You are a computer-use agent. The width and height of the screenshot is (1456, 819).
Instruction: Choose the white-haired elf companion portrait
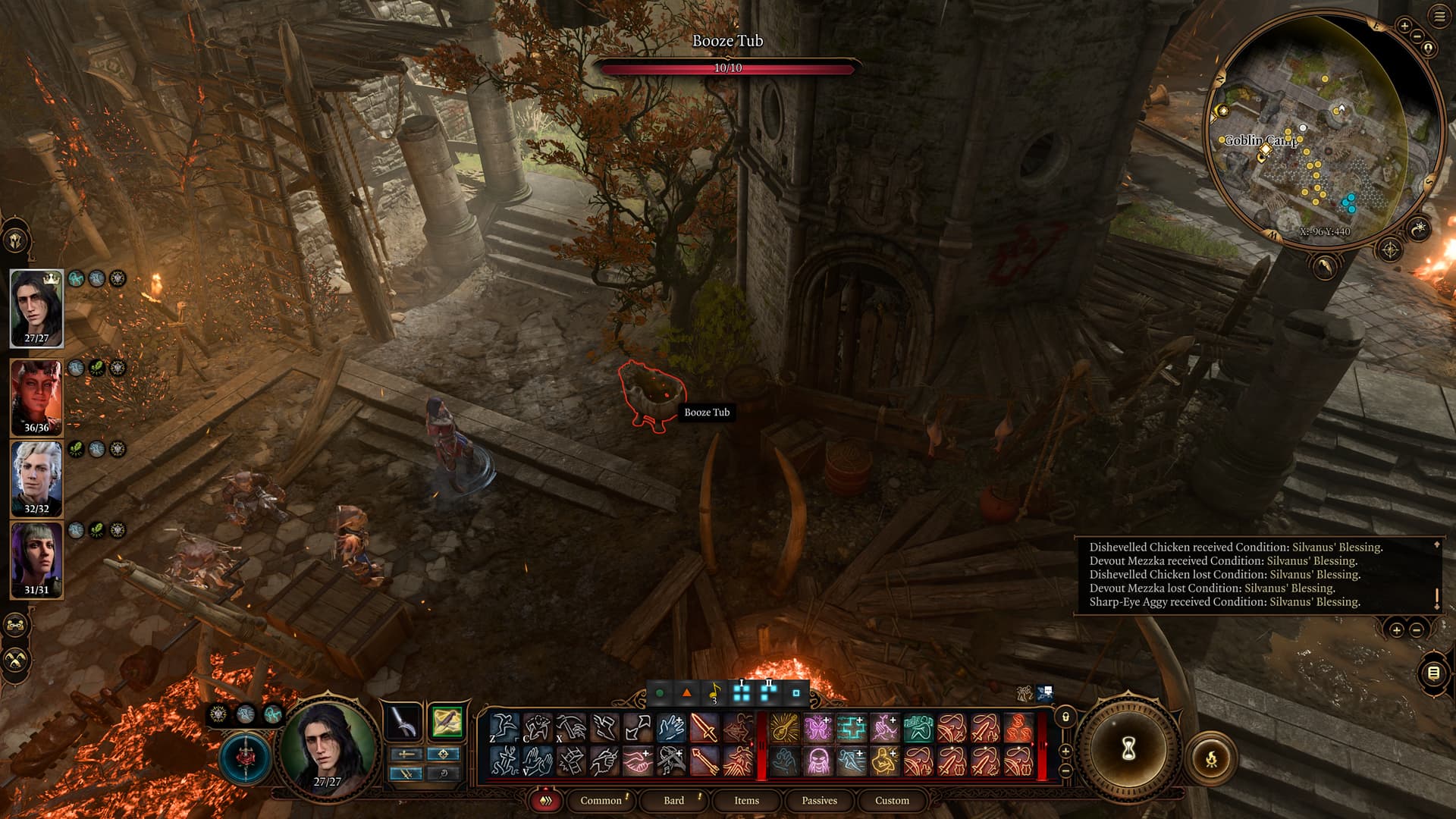[36, 478]
